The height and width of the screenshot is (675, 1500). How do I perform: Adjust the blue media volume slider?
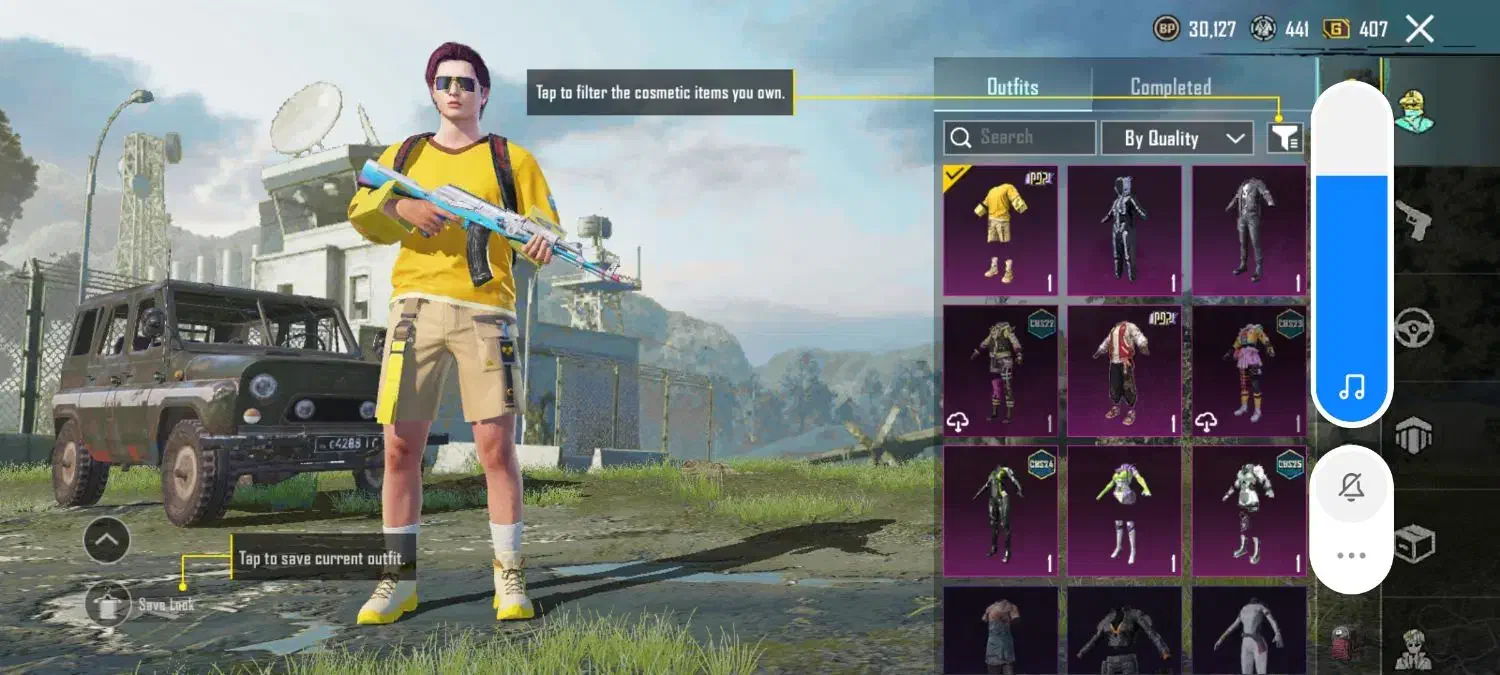[1351, 290]
